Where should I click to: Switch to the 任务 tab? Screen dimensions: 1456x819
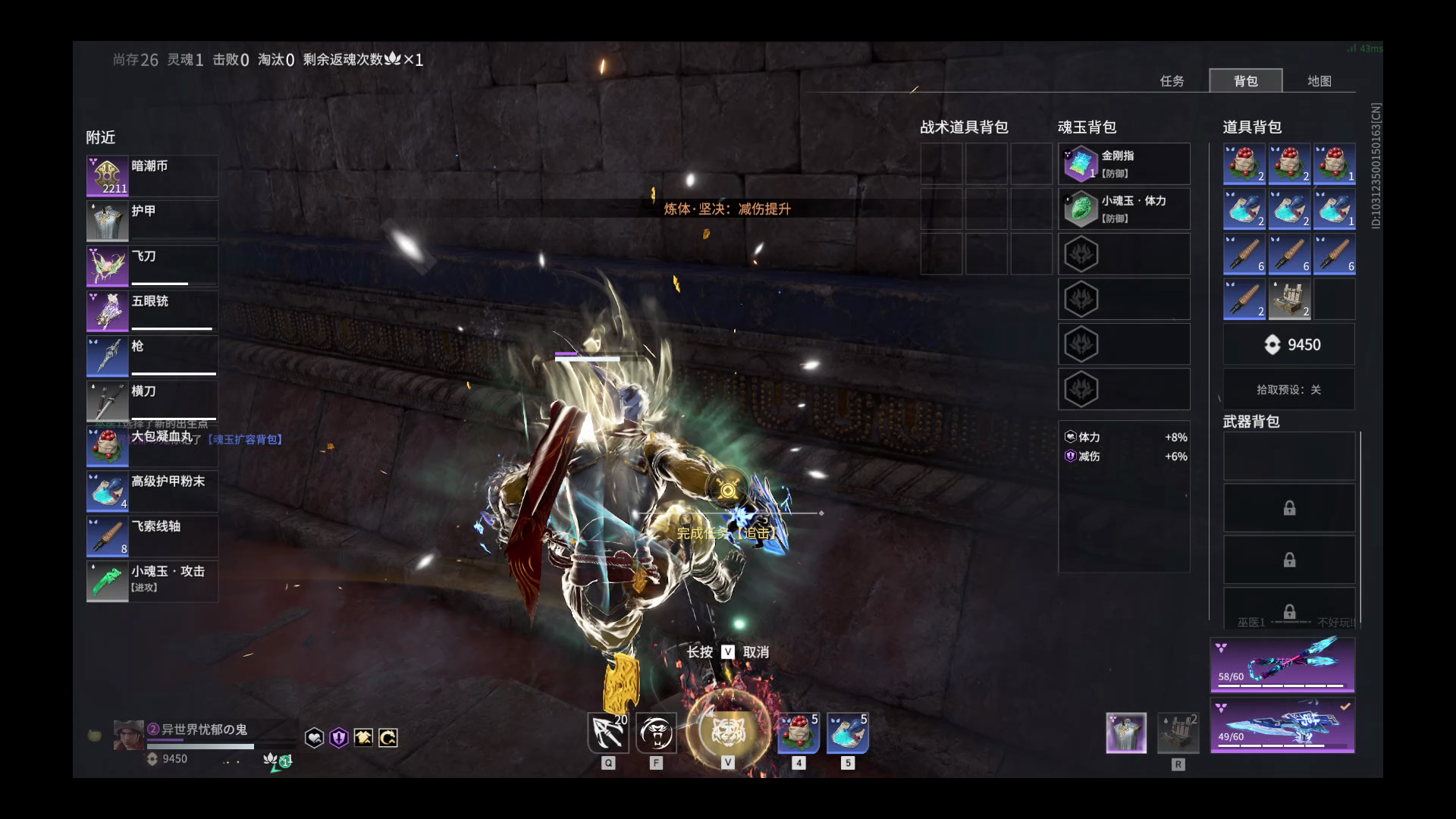[1172, 81]
